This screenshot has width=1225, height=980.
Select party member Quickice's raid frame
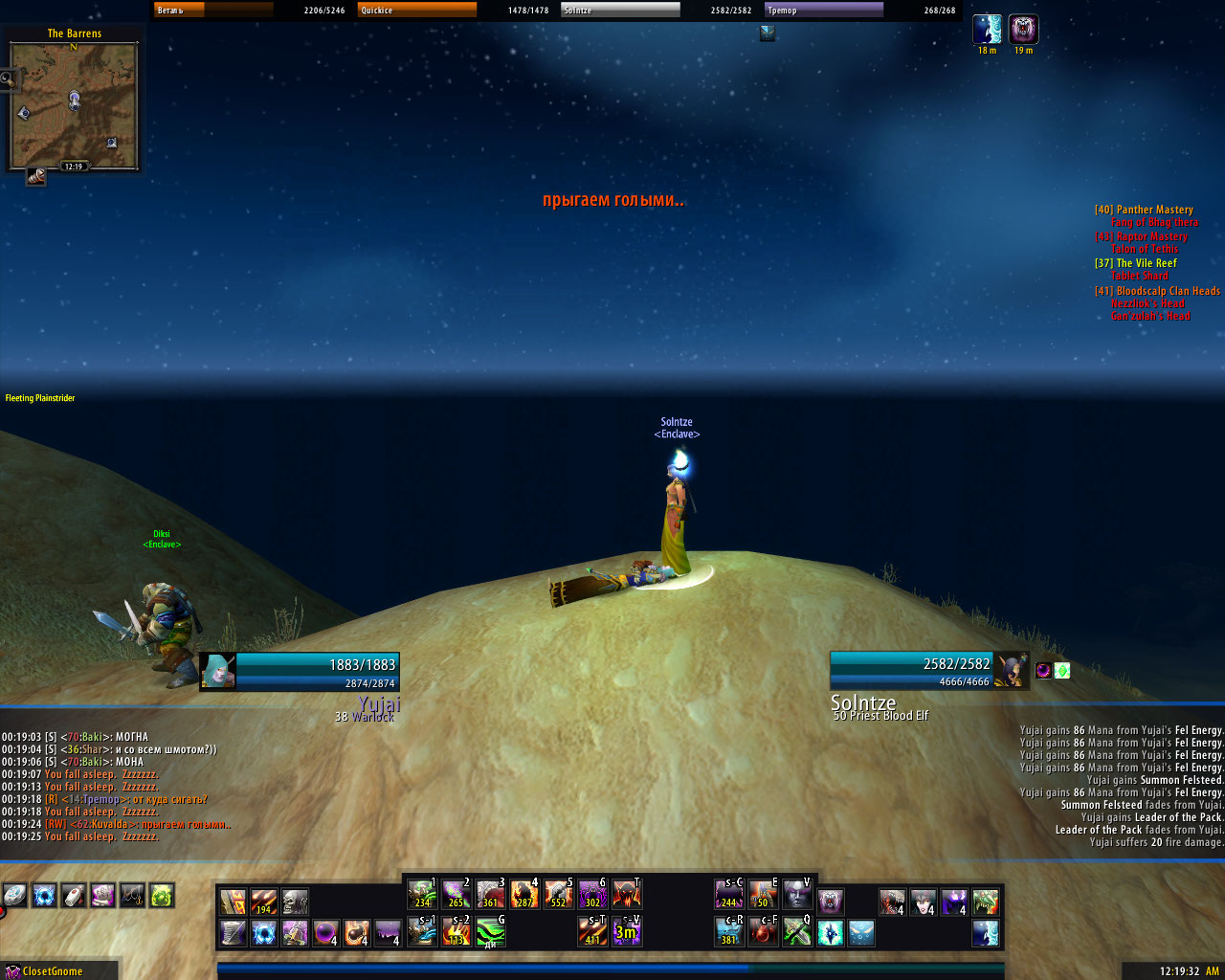coord(417,10)
